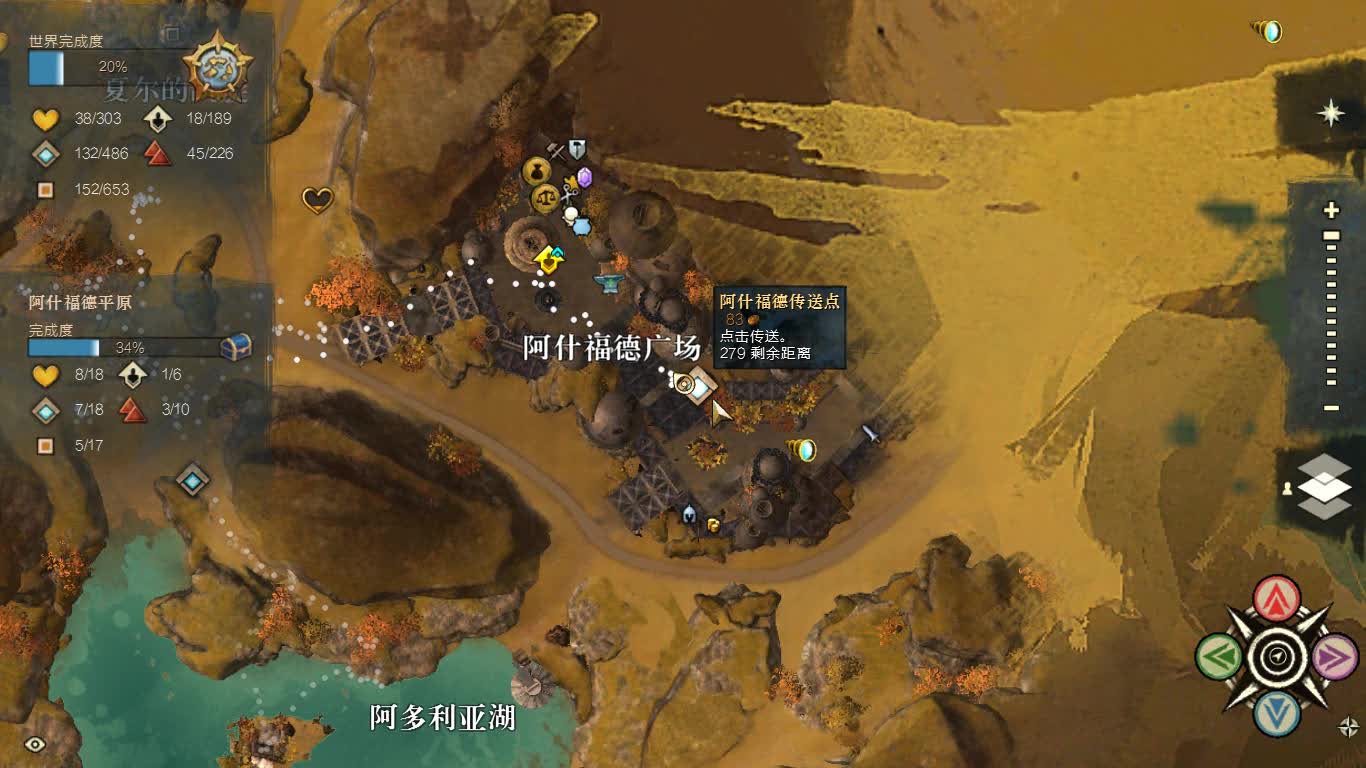Open the chef cauldron vendor icon
The height and width of the screenshot is (768, 1366).
coord(582,228)
